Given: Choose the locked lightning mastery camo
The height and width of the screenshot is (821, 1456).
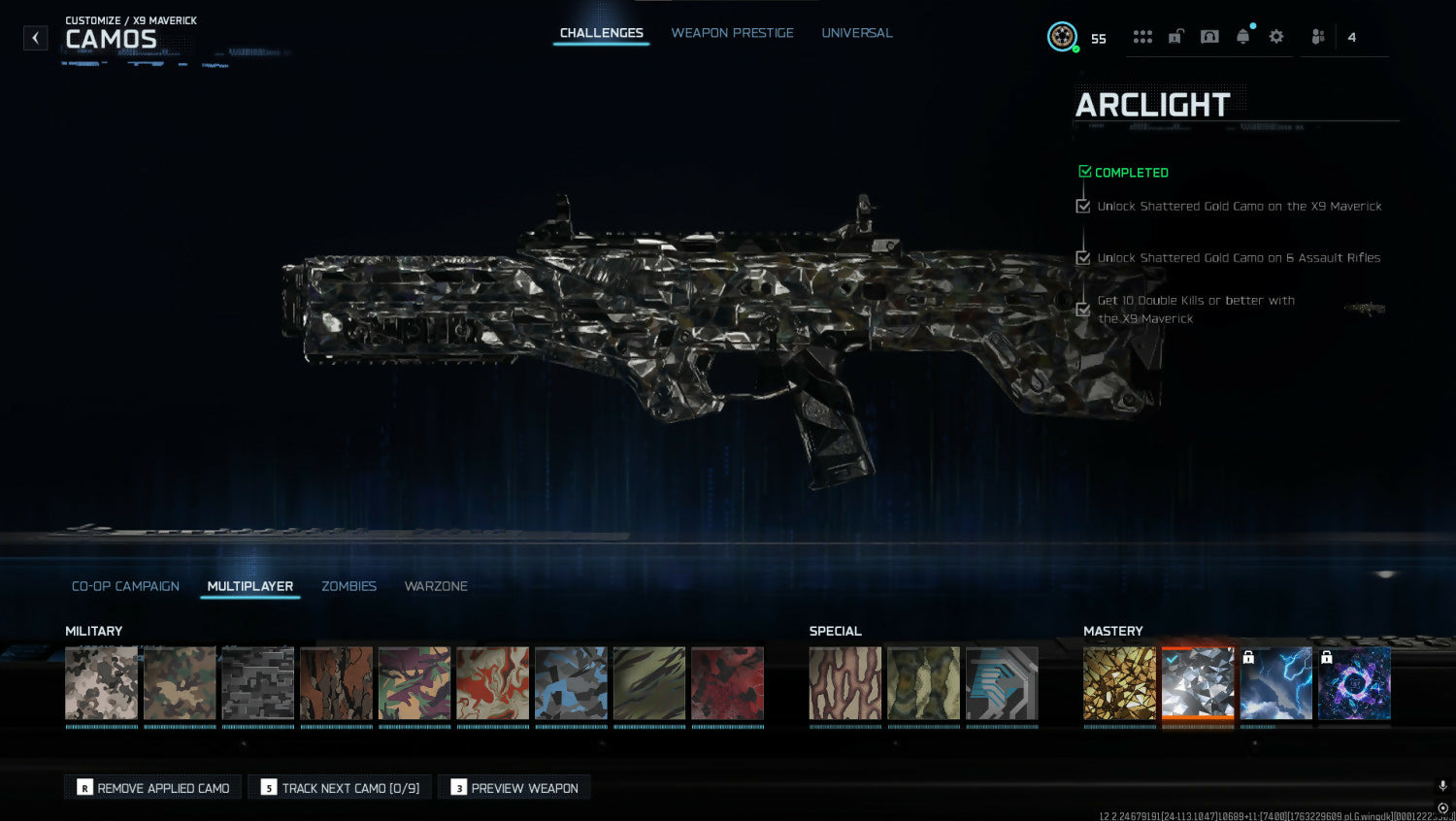Looking at the screenshot, I should [1275, 683].
